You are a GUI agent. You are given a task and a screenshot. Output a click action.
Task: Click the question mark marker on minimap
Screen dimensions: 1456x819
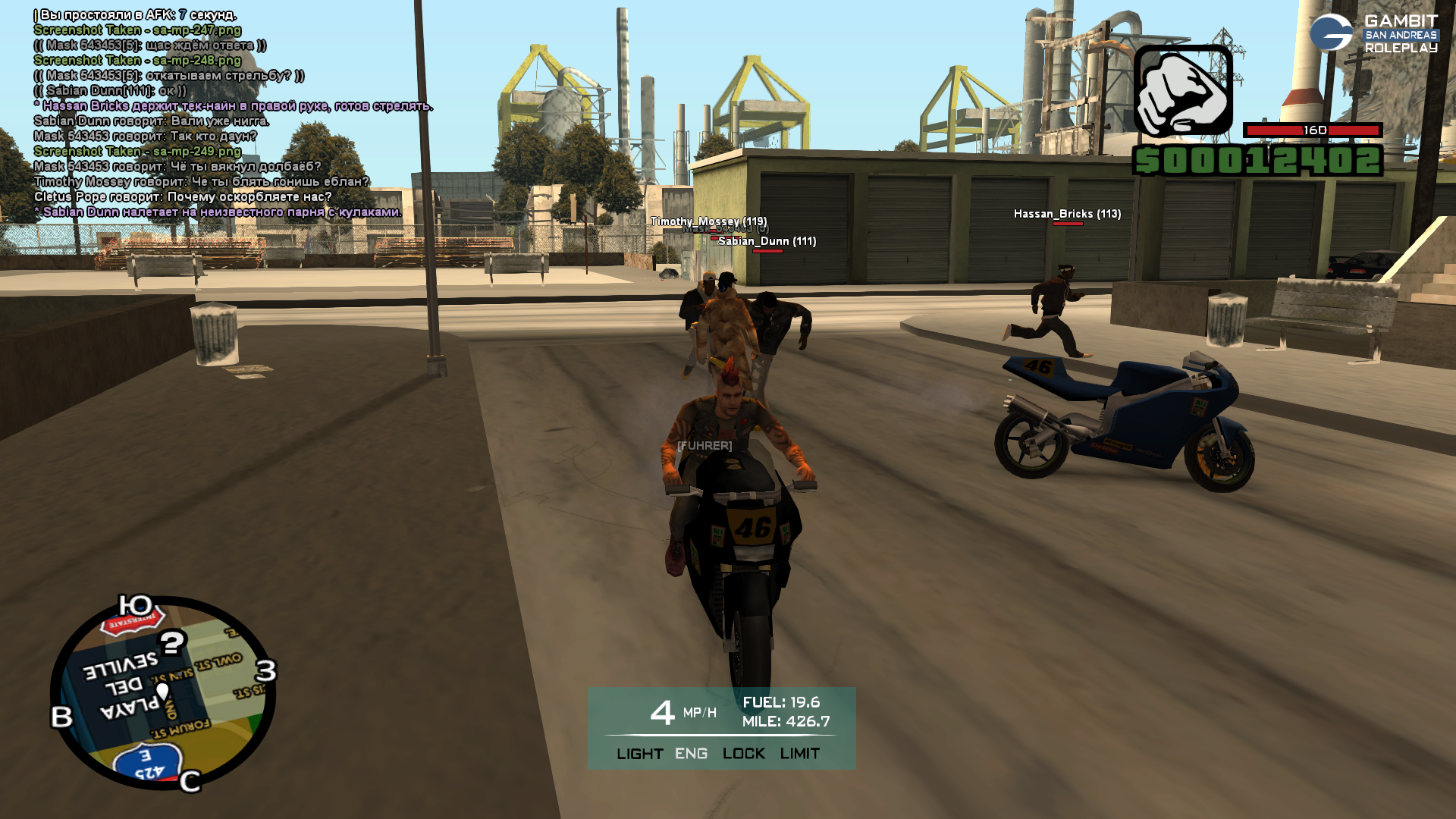coord(173,644)
